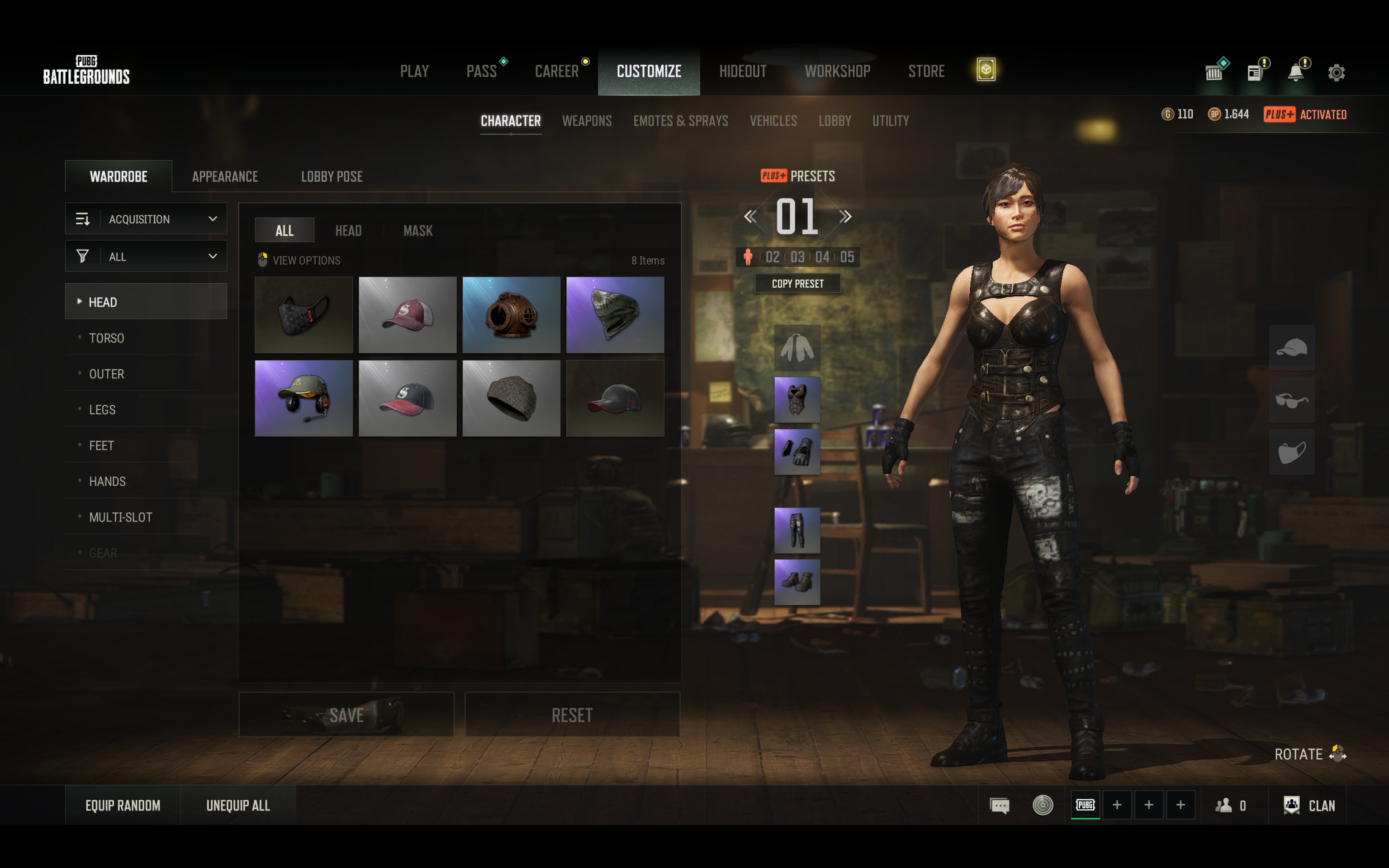1389x868 pixels.
Task: Reset the wardrobe changes
Action: pyautogui.click(x=572, y=715)
